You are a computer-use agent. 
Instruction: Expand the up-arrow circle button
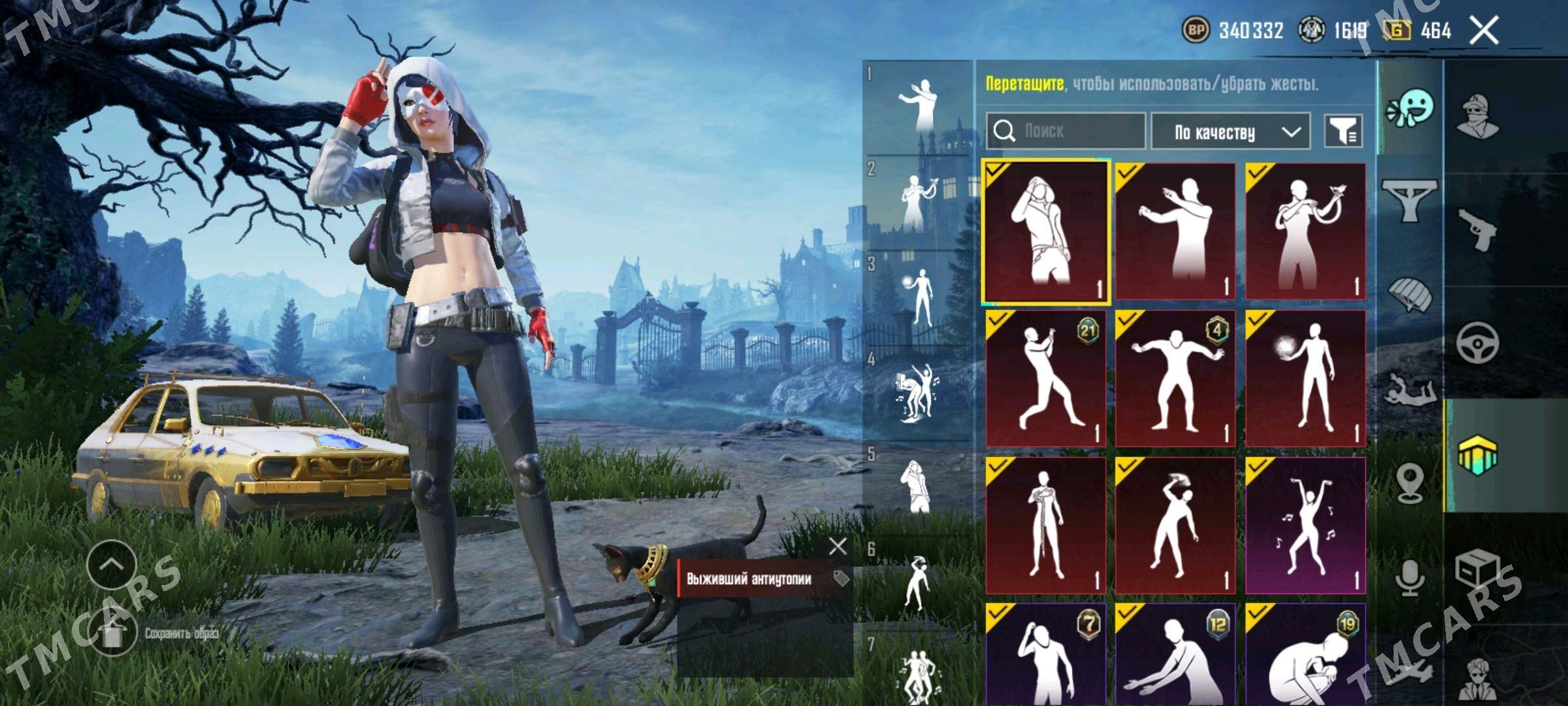tap(112, 564)
